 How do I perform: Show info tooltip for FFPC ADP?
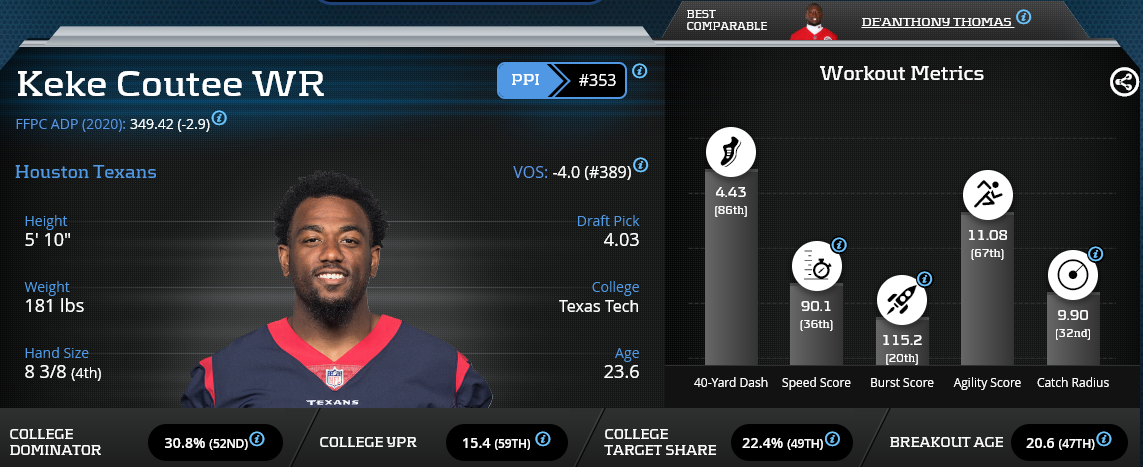(219, 118)
